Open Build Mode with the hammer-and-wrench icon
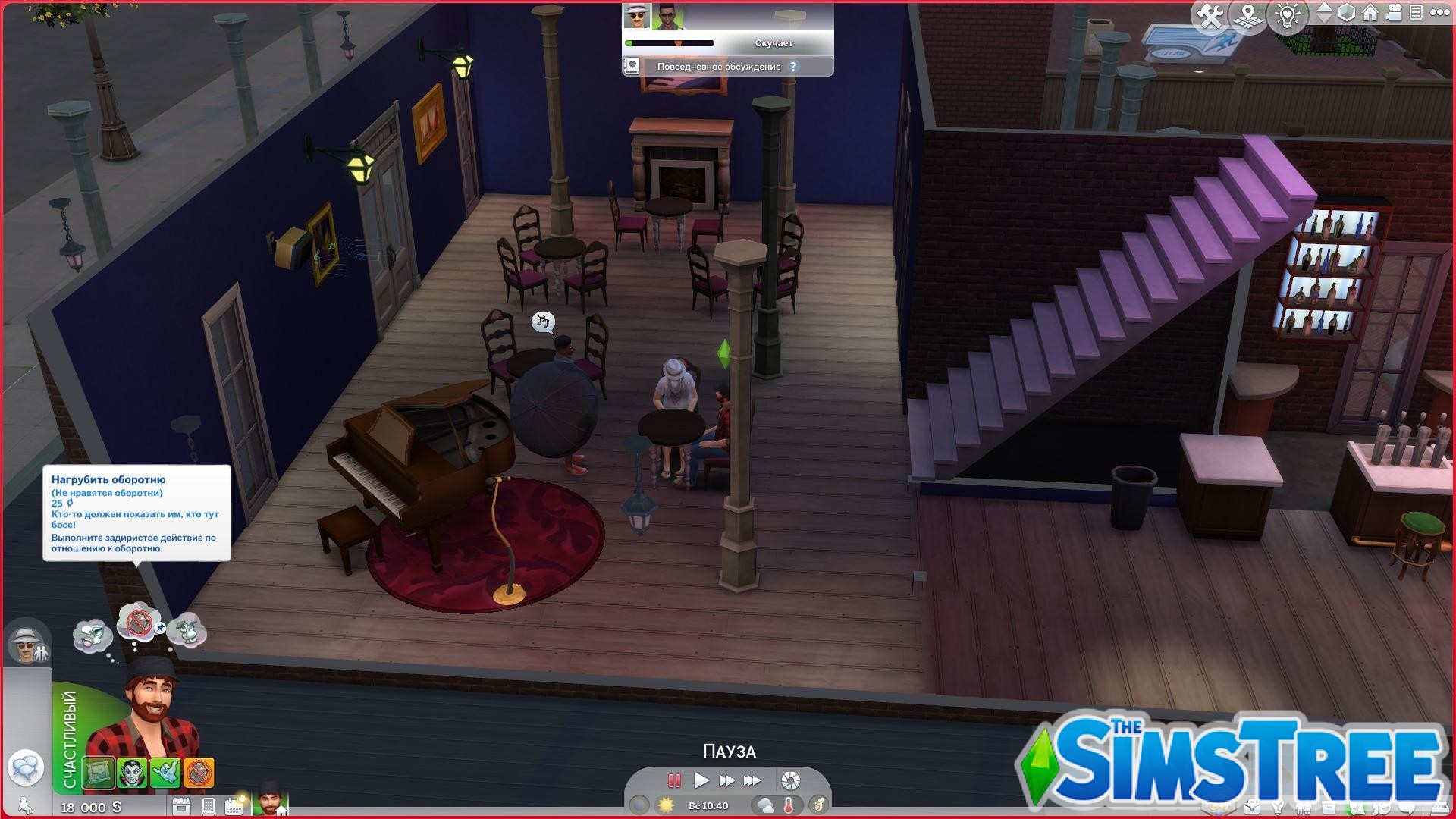 [1210, 13]
